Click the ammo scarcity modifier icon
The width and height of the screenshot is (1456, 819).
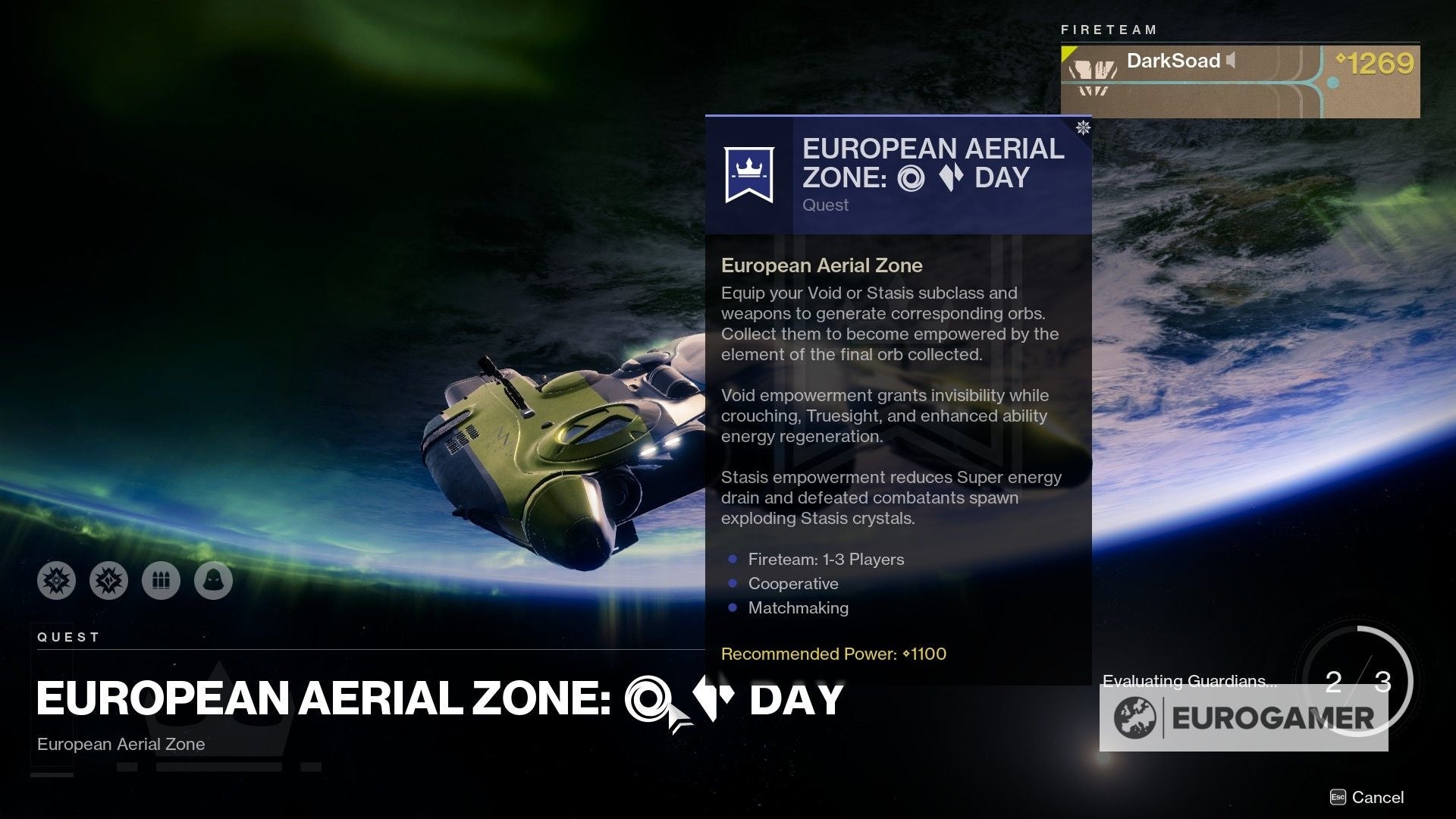click(161, 580)
